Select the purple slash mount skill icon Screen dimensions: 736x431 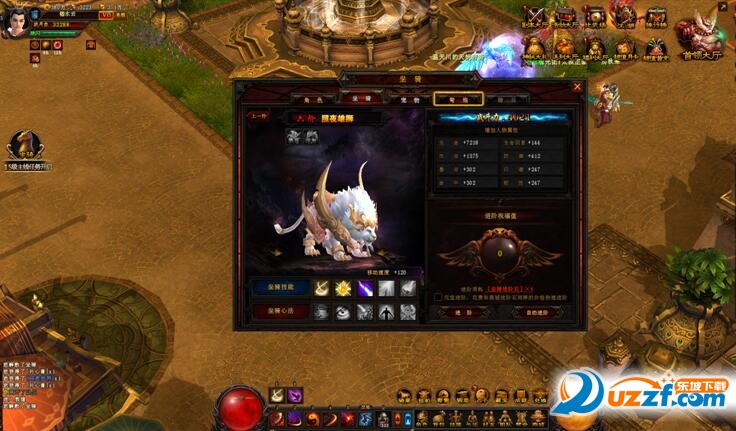pos(365,289)
